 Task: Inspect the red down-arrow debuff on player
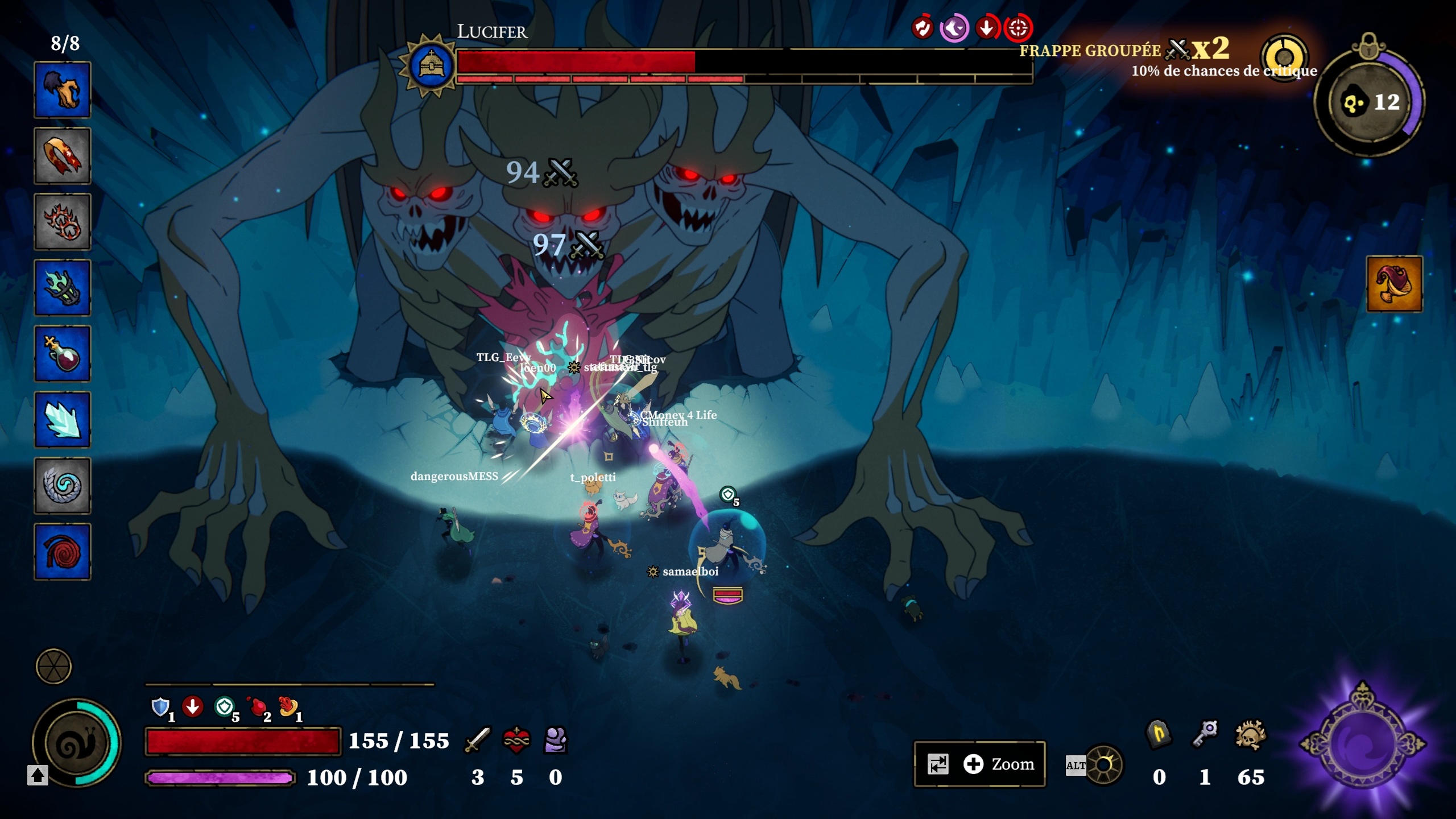point(193,707)
